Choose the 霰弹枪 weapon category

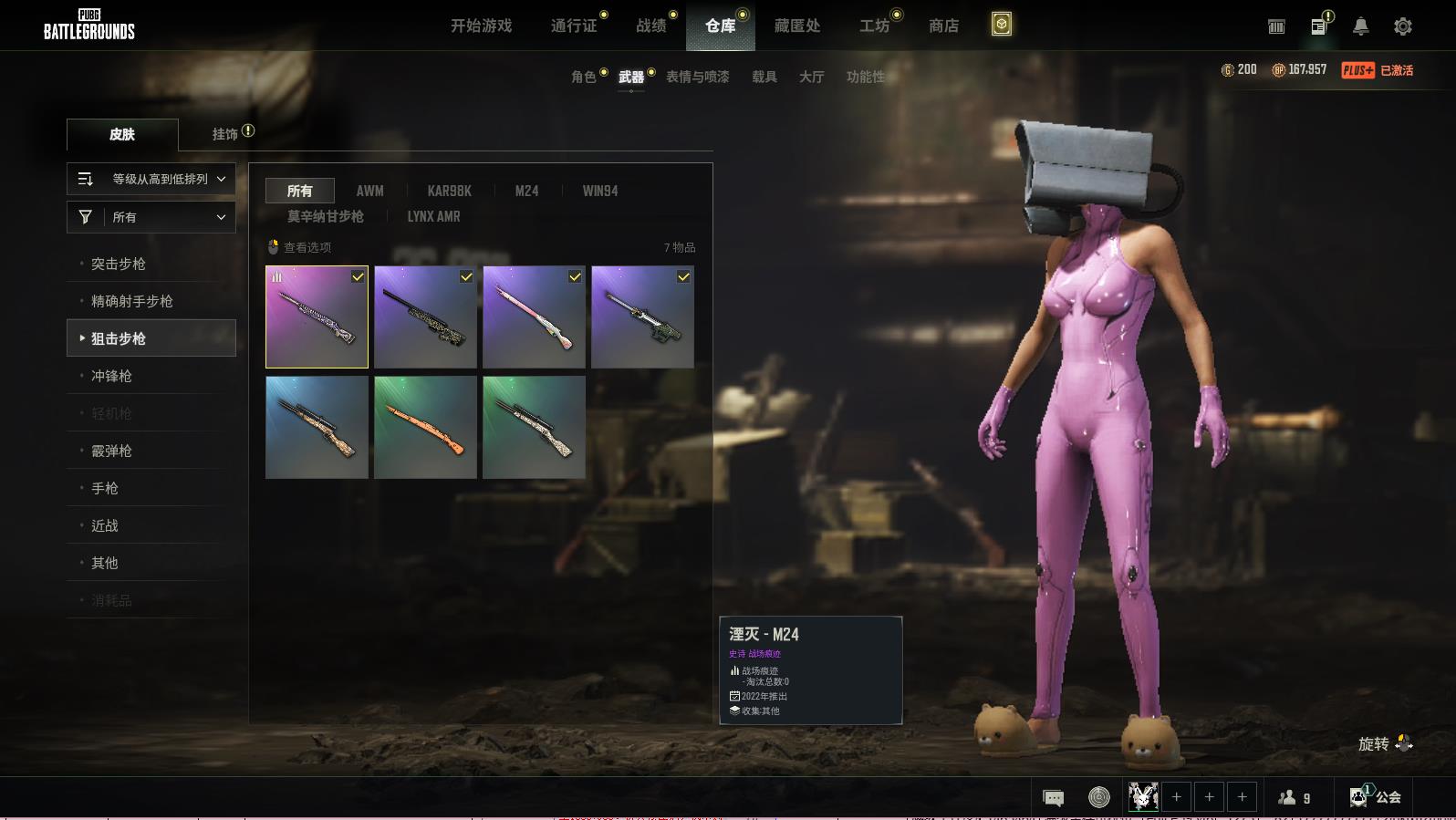click(111, 451)
